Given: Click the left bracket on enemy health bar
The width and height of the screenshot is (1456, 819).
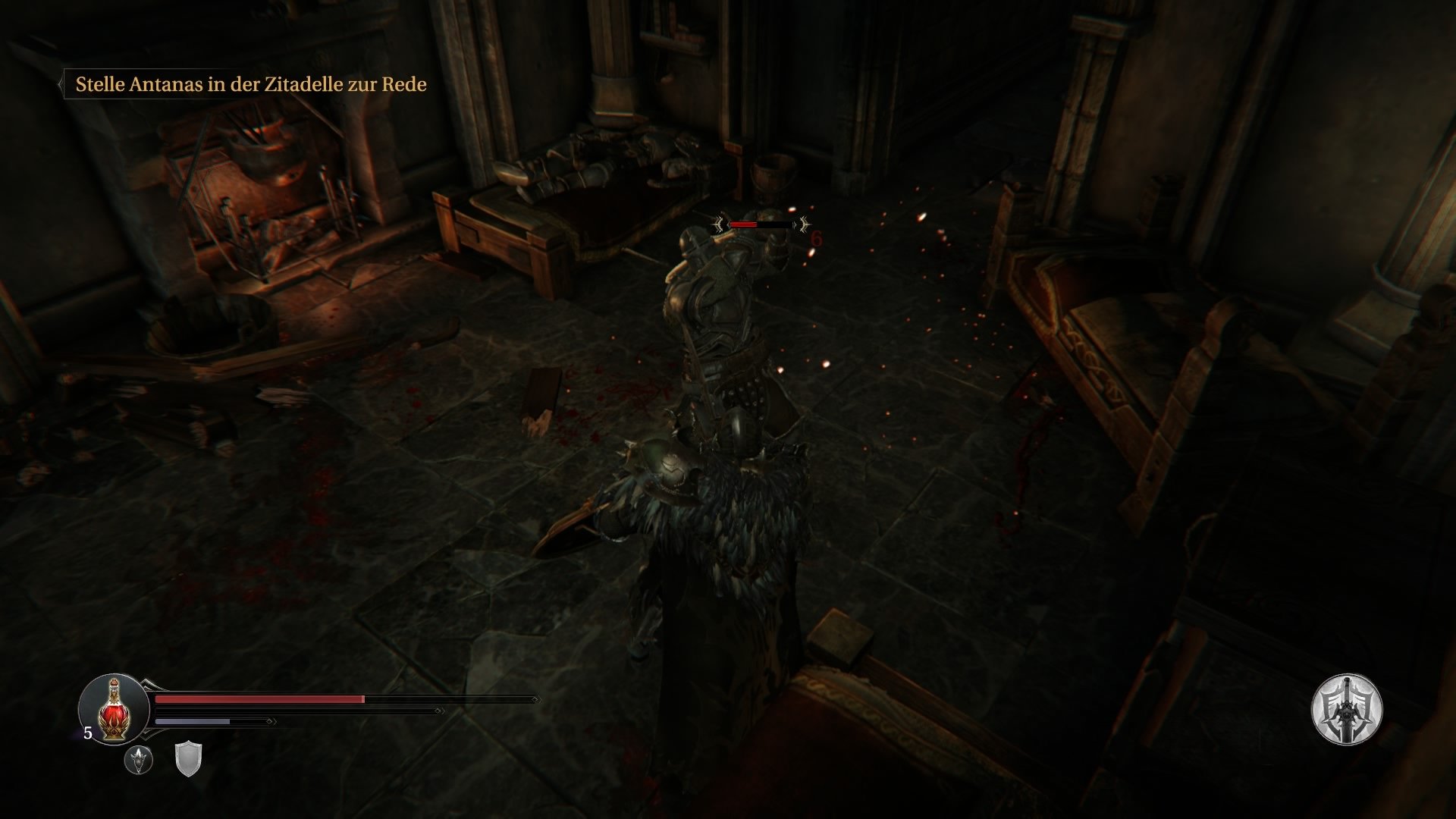Looking at the screenshot, I should 719,224.
